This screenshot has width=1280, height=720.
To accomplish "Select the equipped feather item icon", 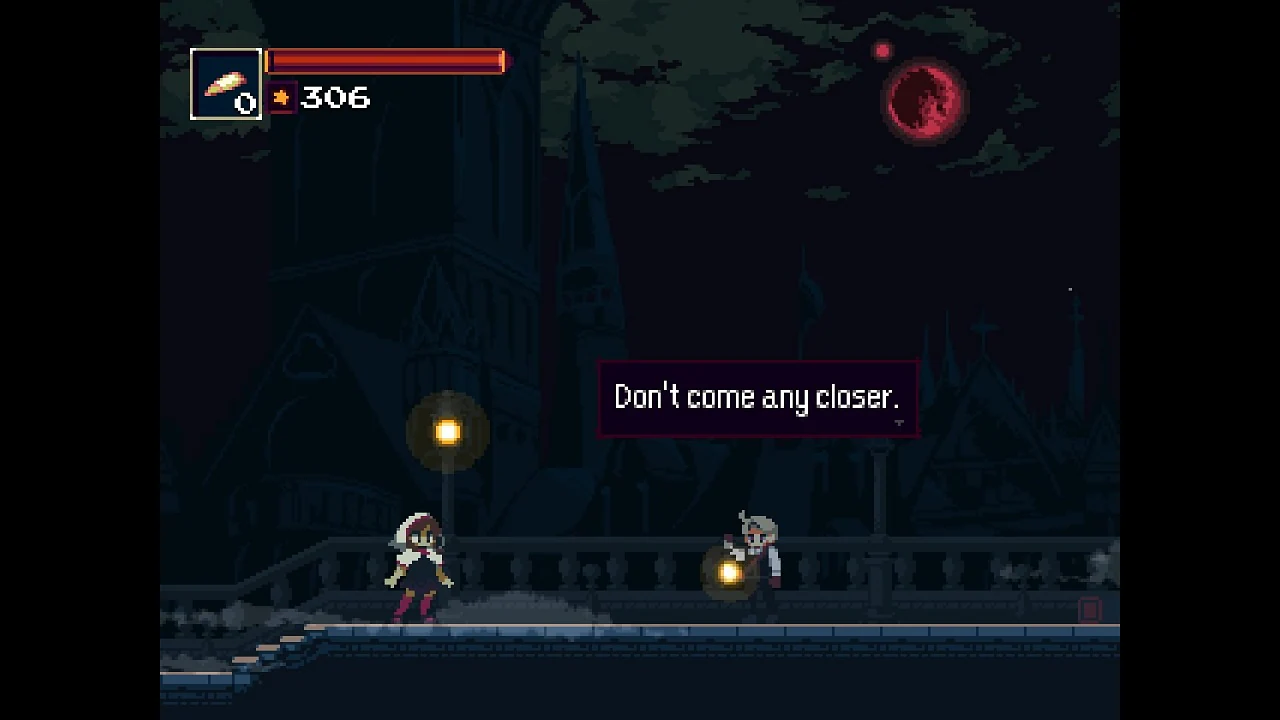I will click(x=224, y=85).
